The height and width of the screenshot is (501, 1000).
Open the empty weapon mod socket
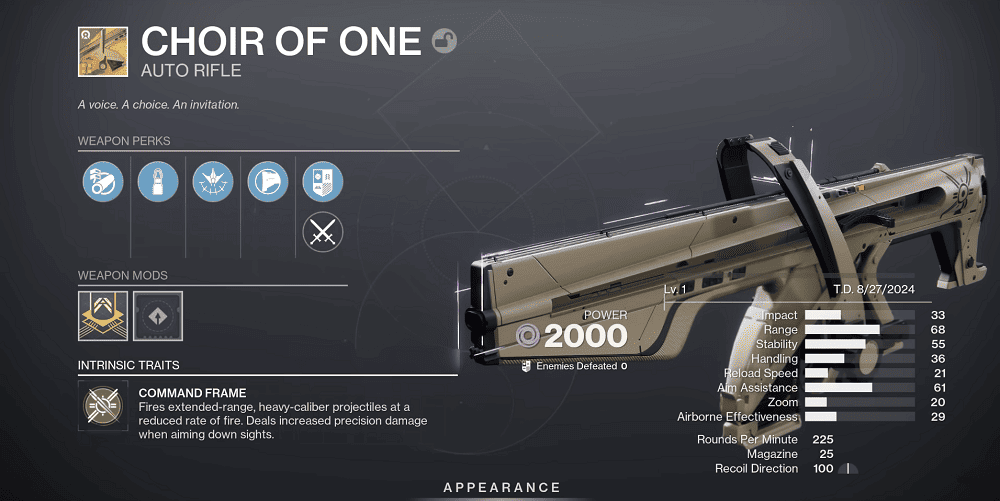click(x=158, y=315)
